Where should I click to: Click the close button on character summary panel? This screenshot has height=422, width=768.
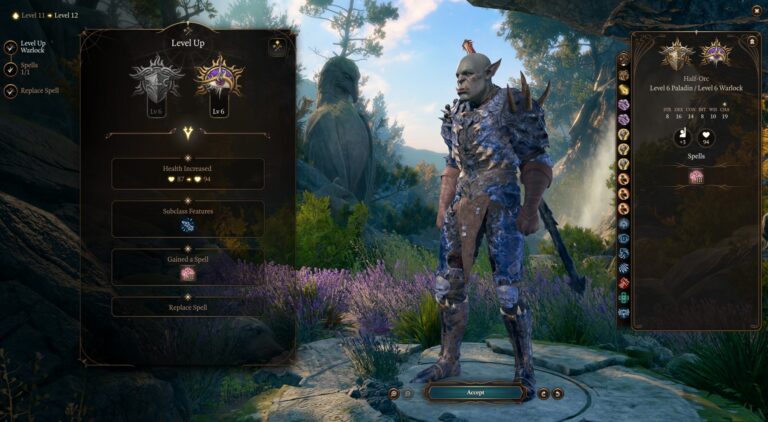tap(752, 41)
